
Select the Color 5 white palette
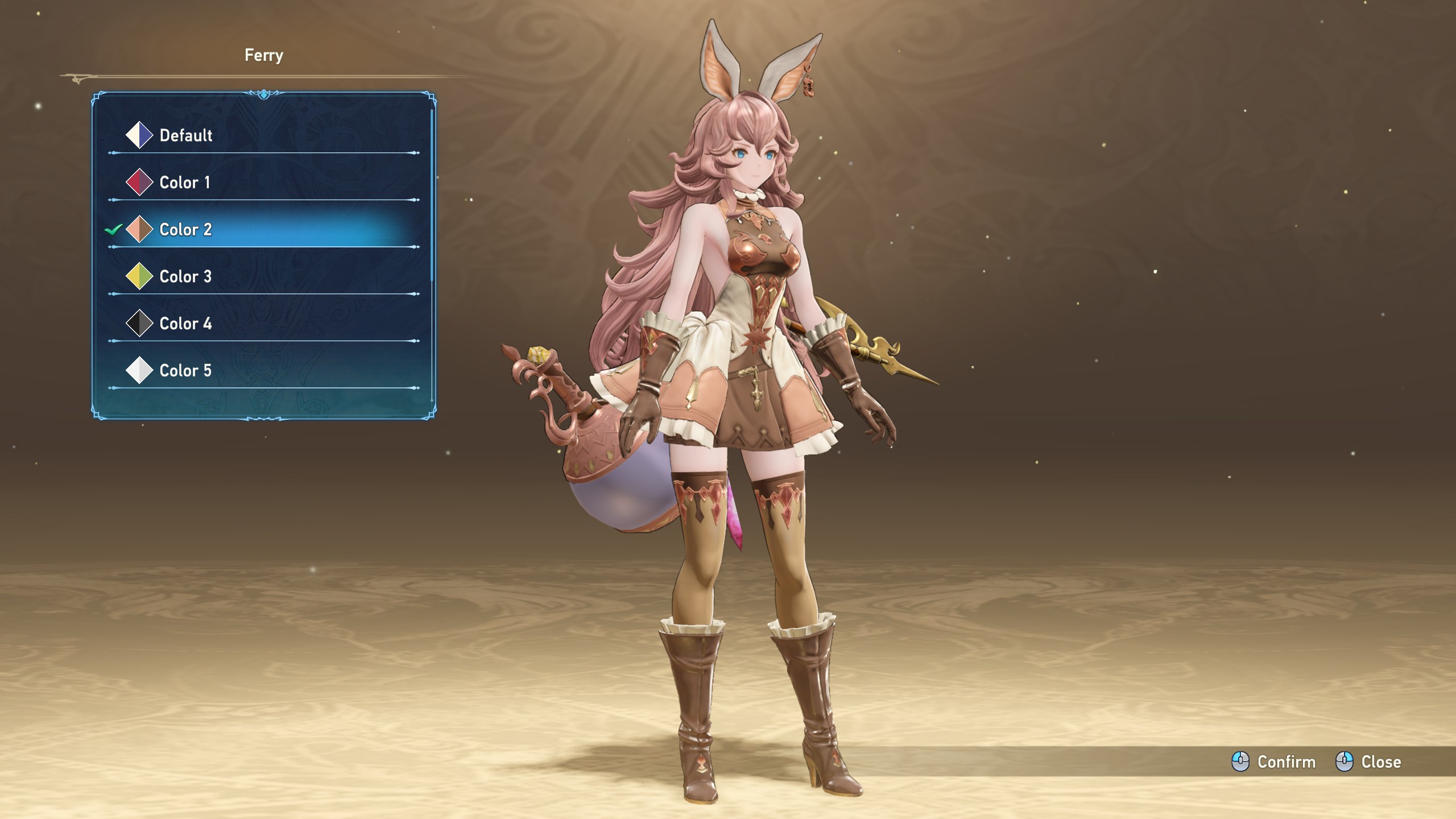coord(185,371)
